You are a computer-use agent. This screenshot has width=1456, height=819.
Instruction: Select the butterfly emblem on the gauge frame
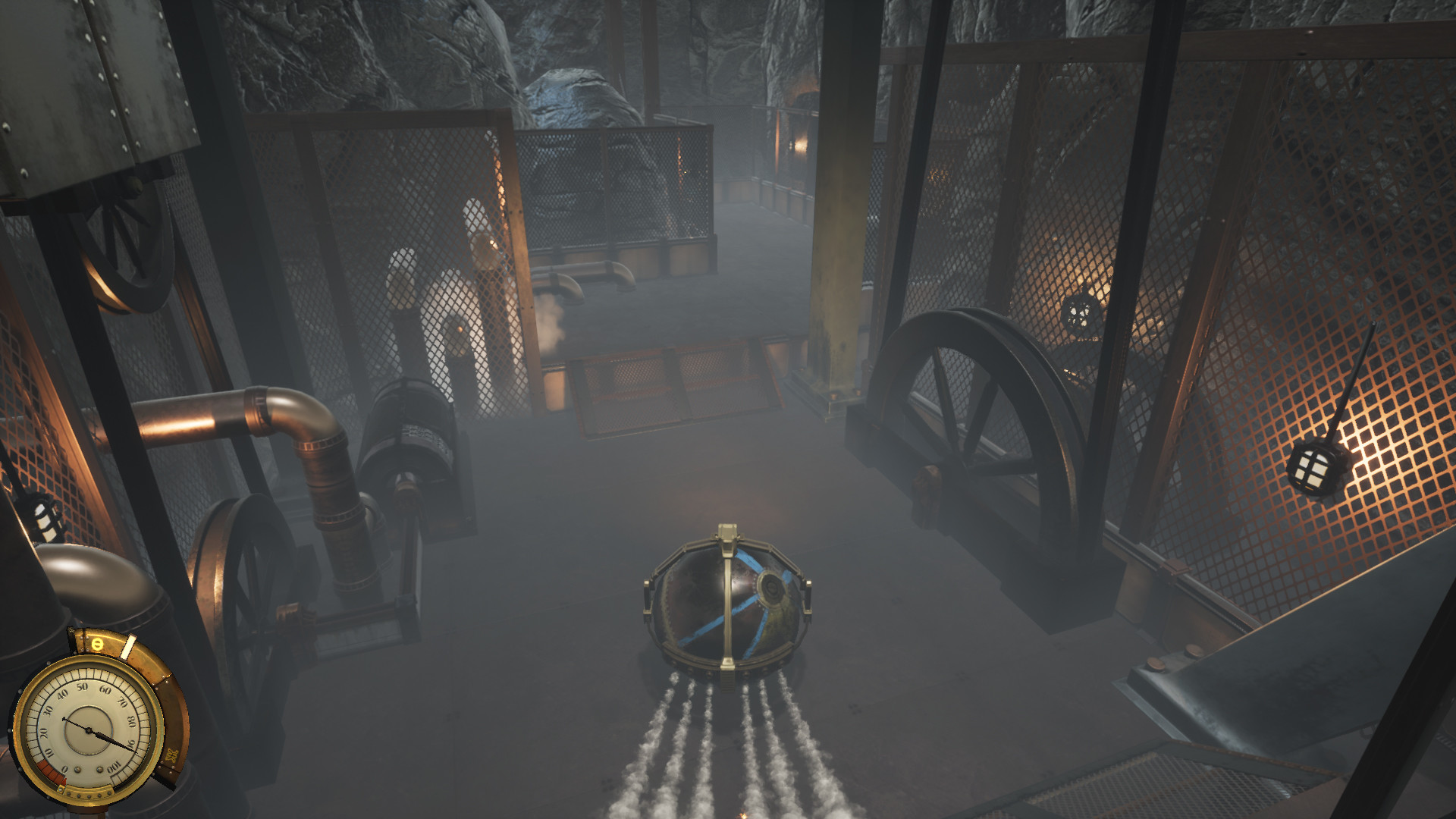172,755
